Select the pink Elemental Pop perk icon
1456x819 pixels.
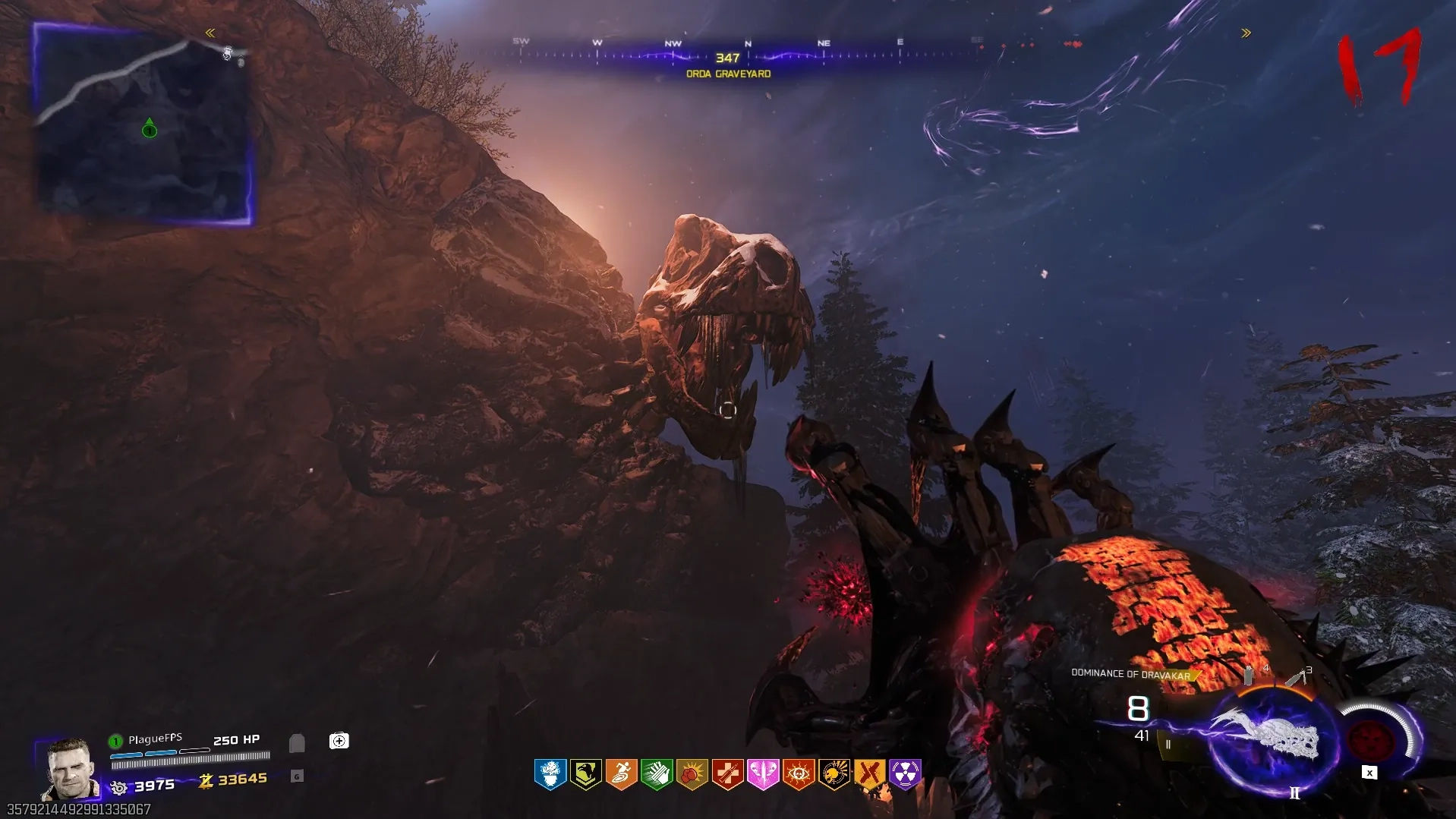763,774
